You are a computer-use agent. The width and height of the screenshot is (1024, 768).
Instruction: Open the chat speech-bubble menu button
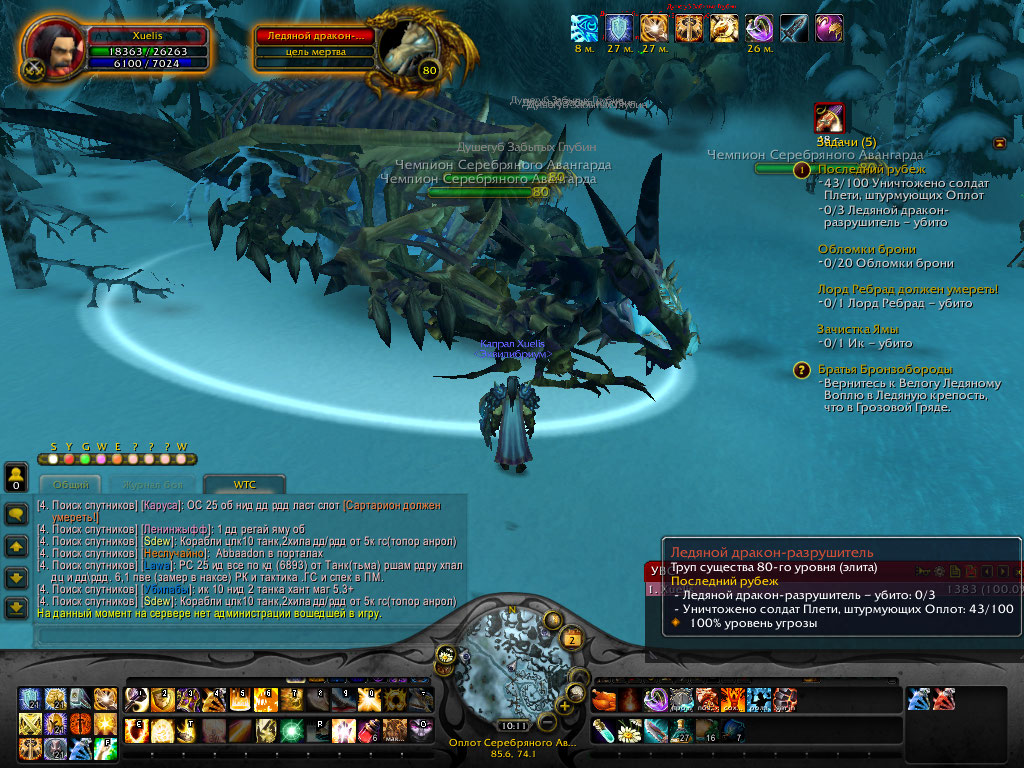[x=16, y=514]
